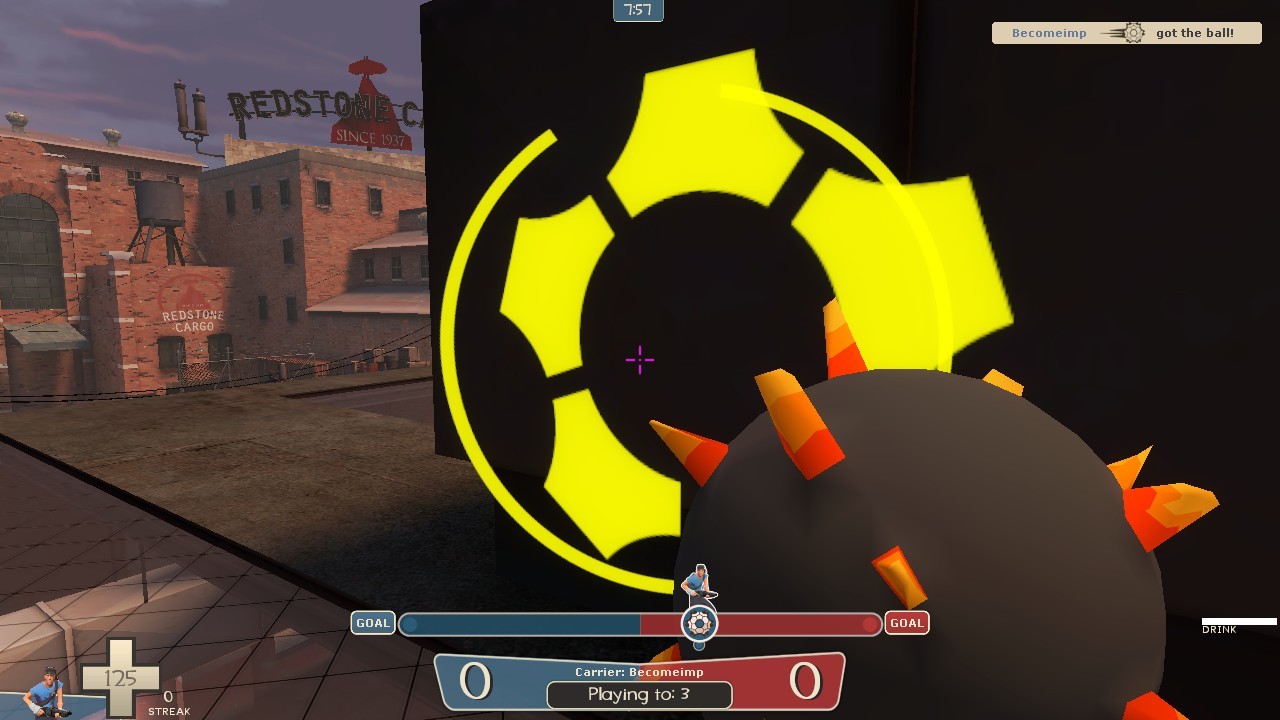This screenshot has height=720, width=1280.
Task: Click the magenta crosshair at screen center
Action: [x=638, y=359]
